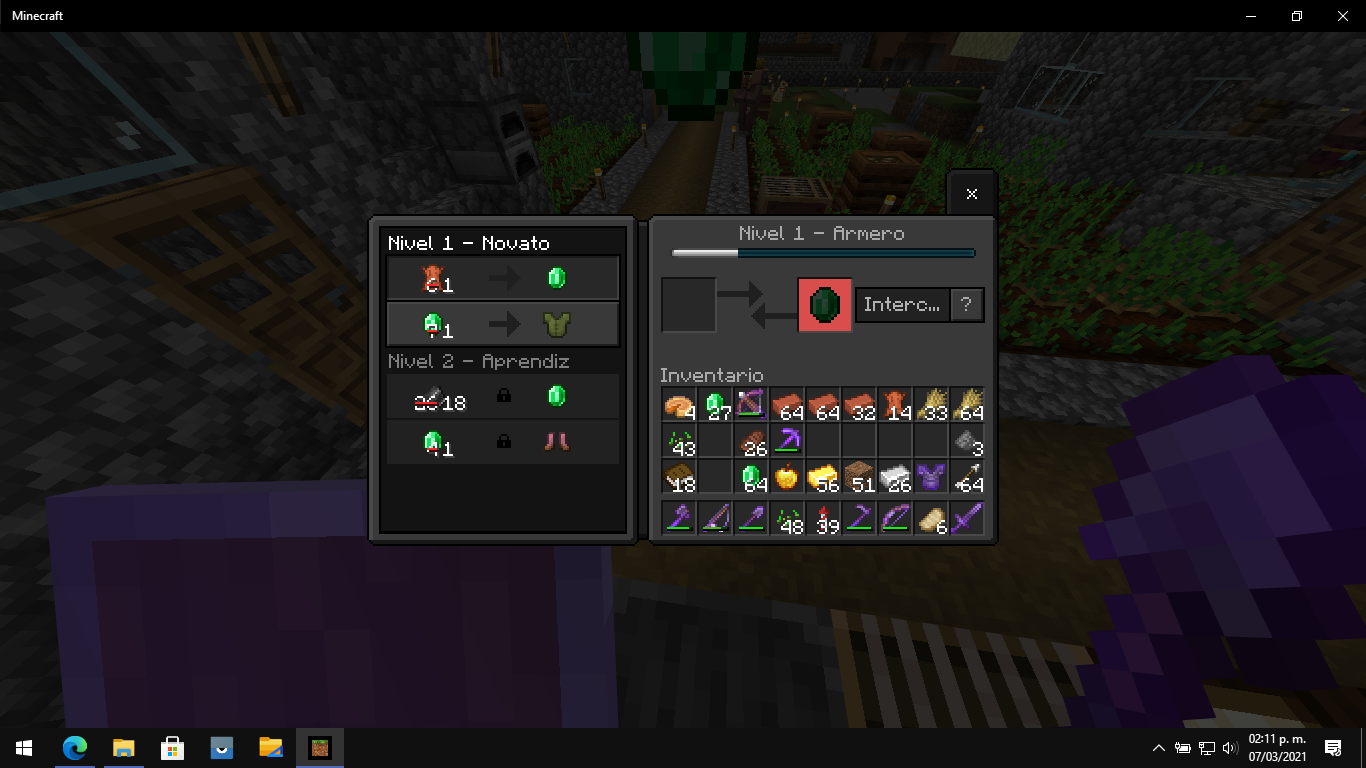This screenshot has height=768, width=1366.
Task: Maximize the Minecraft window
Action: coord(1297,16)
